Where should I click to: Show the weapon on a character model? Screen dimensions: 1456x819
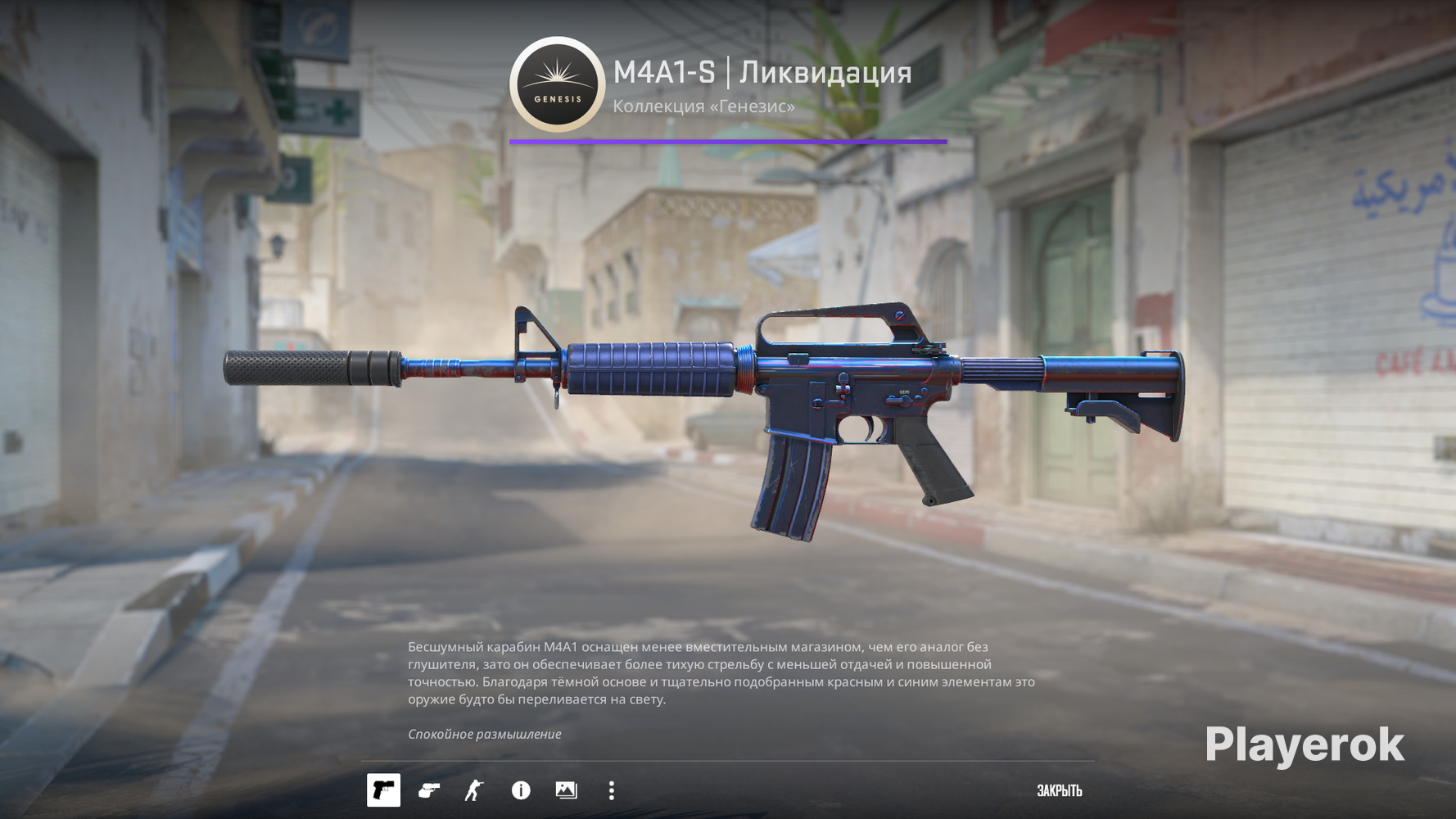(474, 790)
